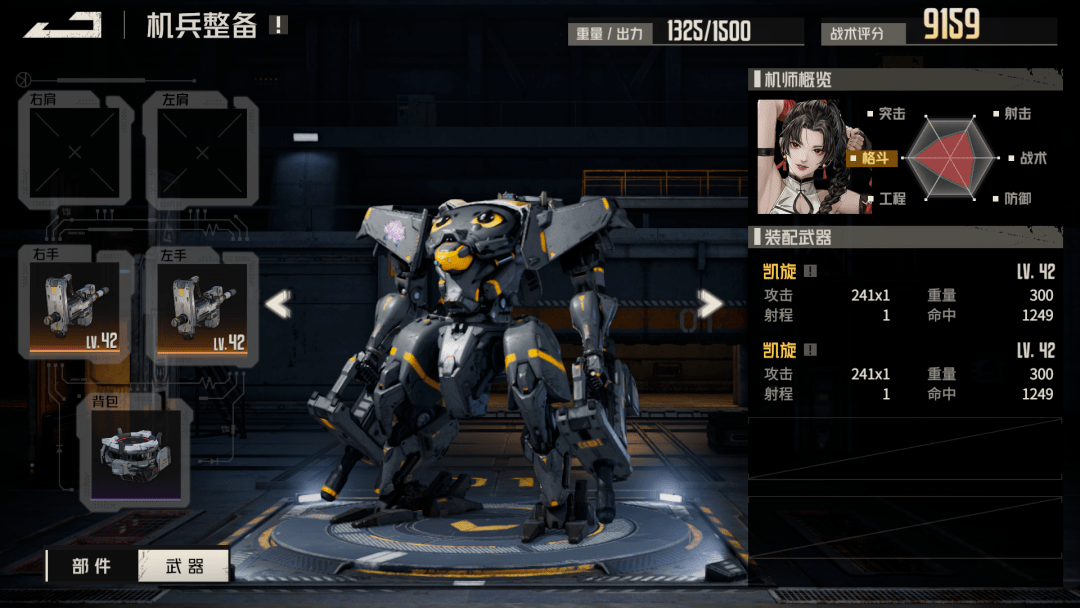Switch to the 武器 tab
Image resolution: width=1080 pixels, height=608 pixels.
point(183,566)
